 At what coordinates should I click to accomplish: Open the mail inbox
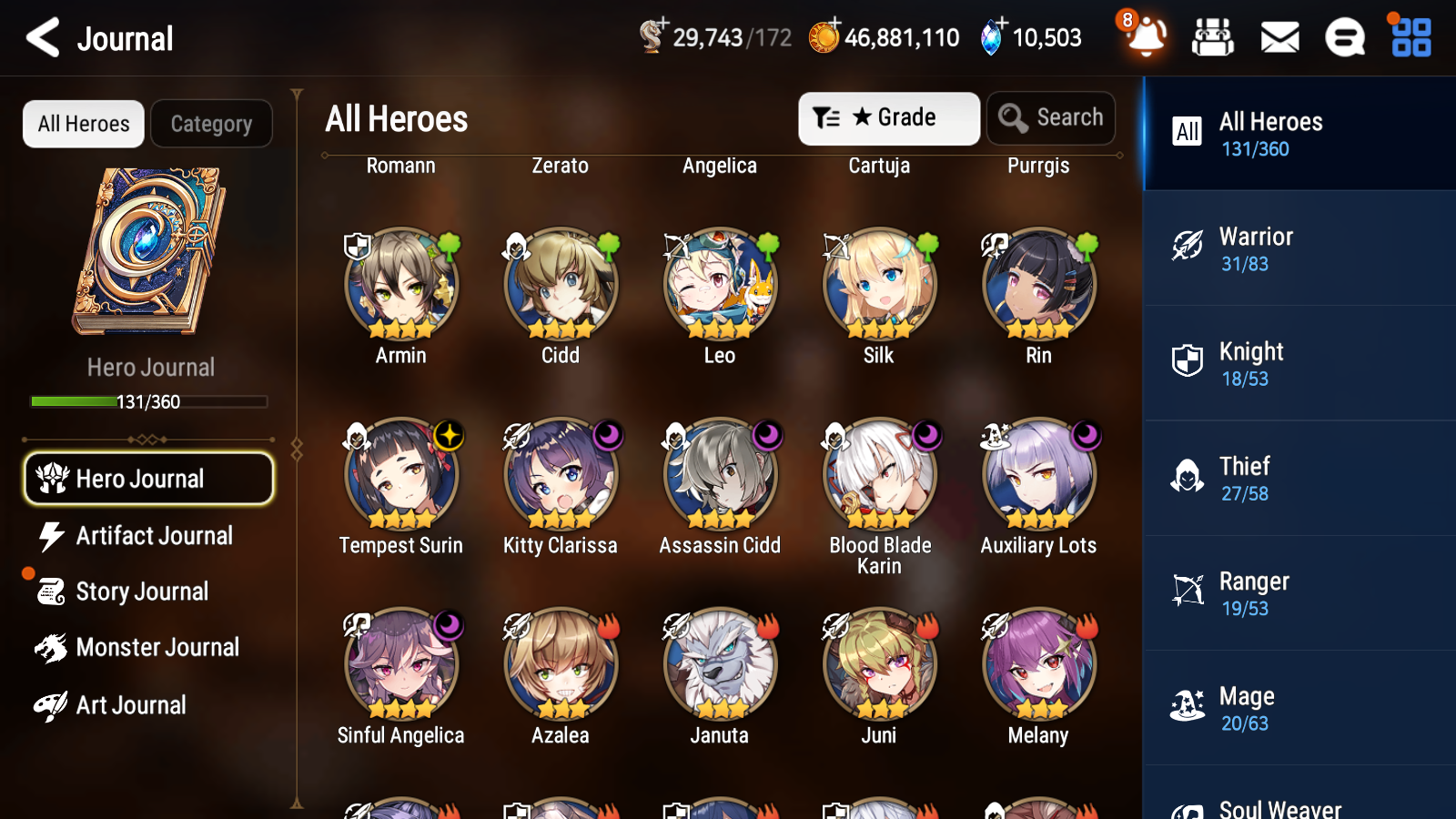(x=1279, y=38)
